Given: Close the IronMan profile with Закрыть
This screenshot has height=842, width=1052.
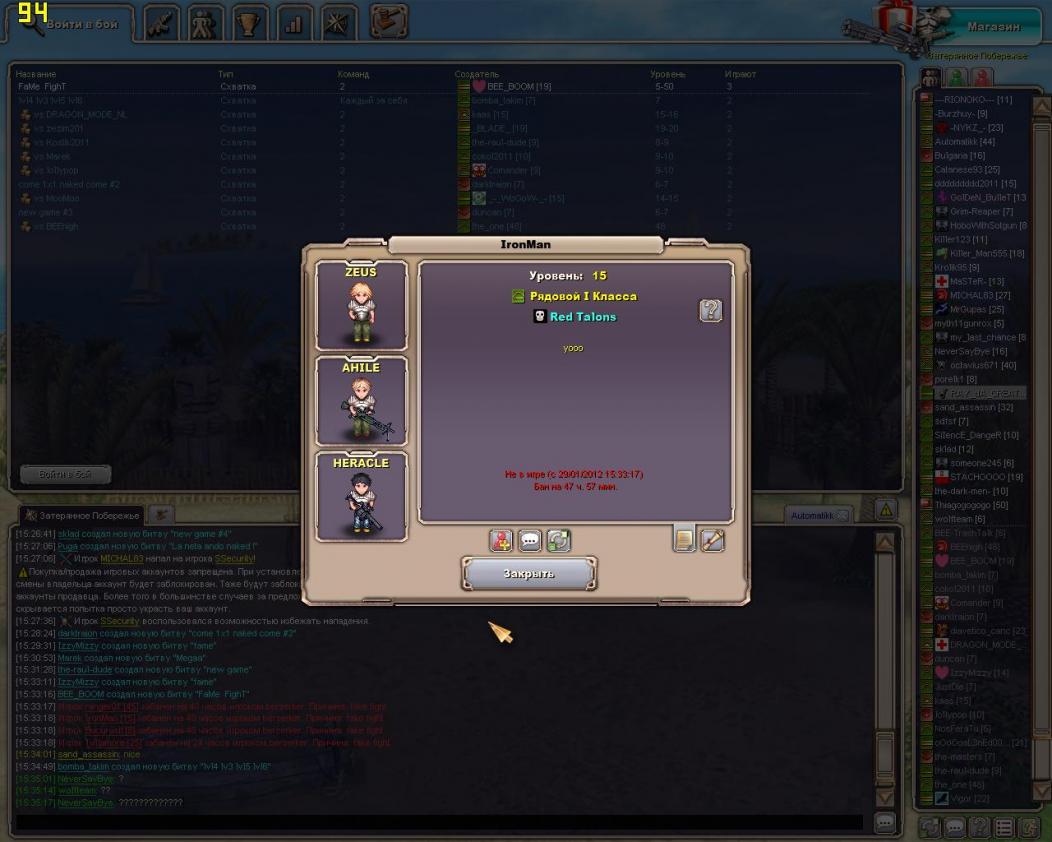Looking at the screenshot, I should point(529,574).
